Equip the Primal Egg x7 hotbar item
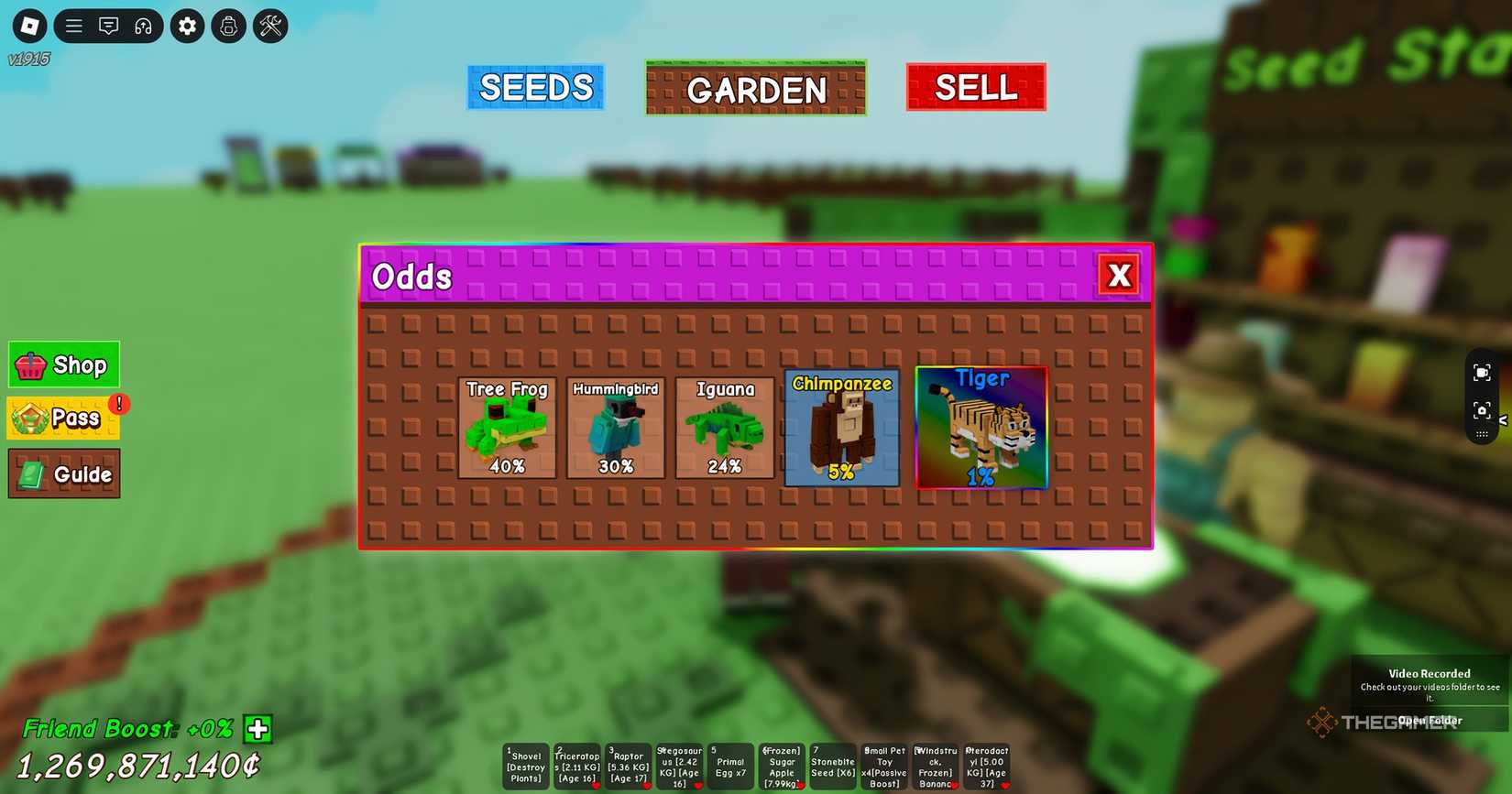This screenshot has width=1512, height=794. [x=729, y=766]
